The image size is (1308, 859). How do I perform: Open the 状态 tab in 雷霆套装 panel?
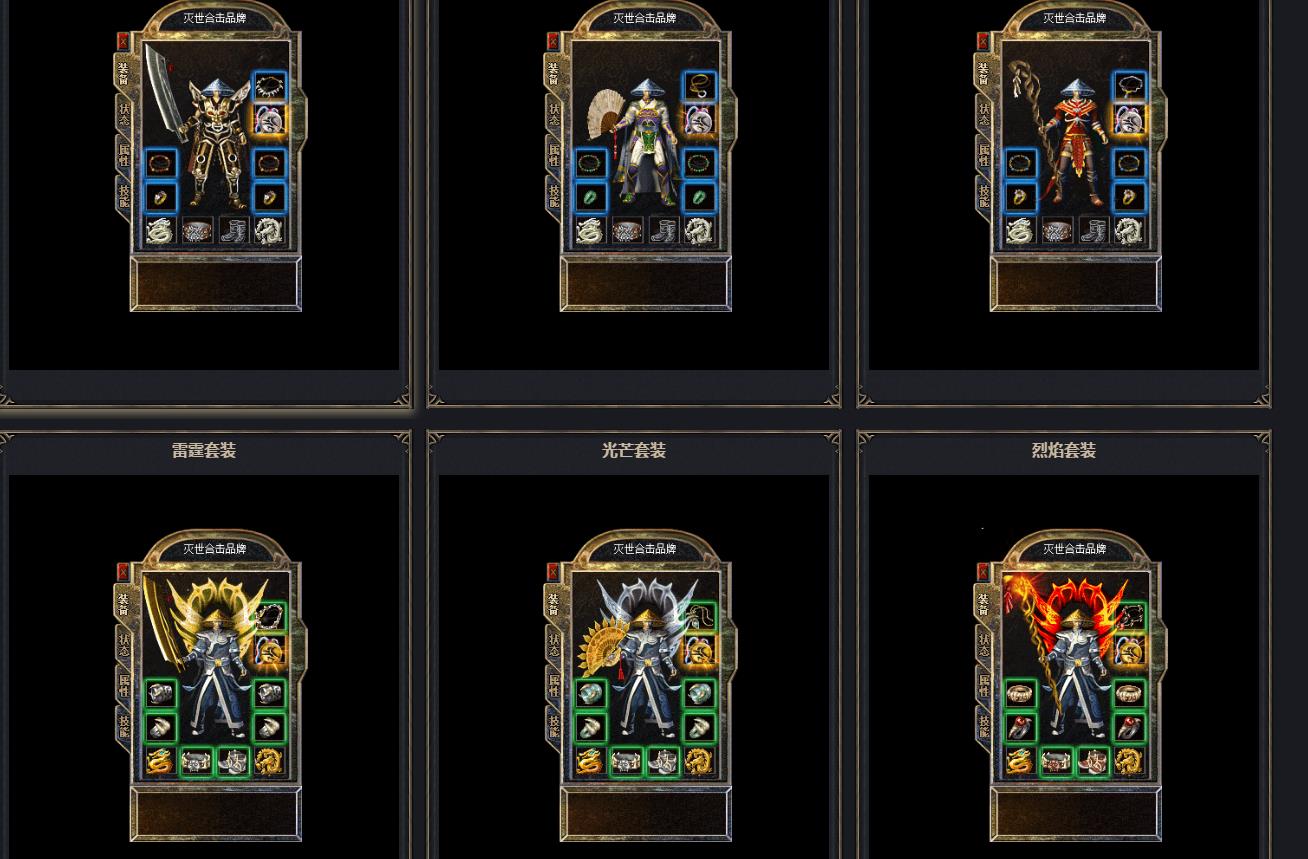124,645
